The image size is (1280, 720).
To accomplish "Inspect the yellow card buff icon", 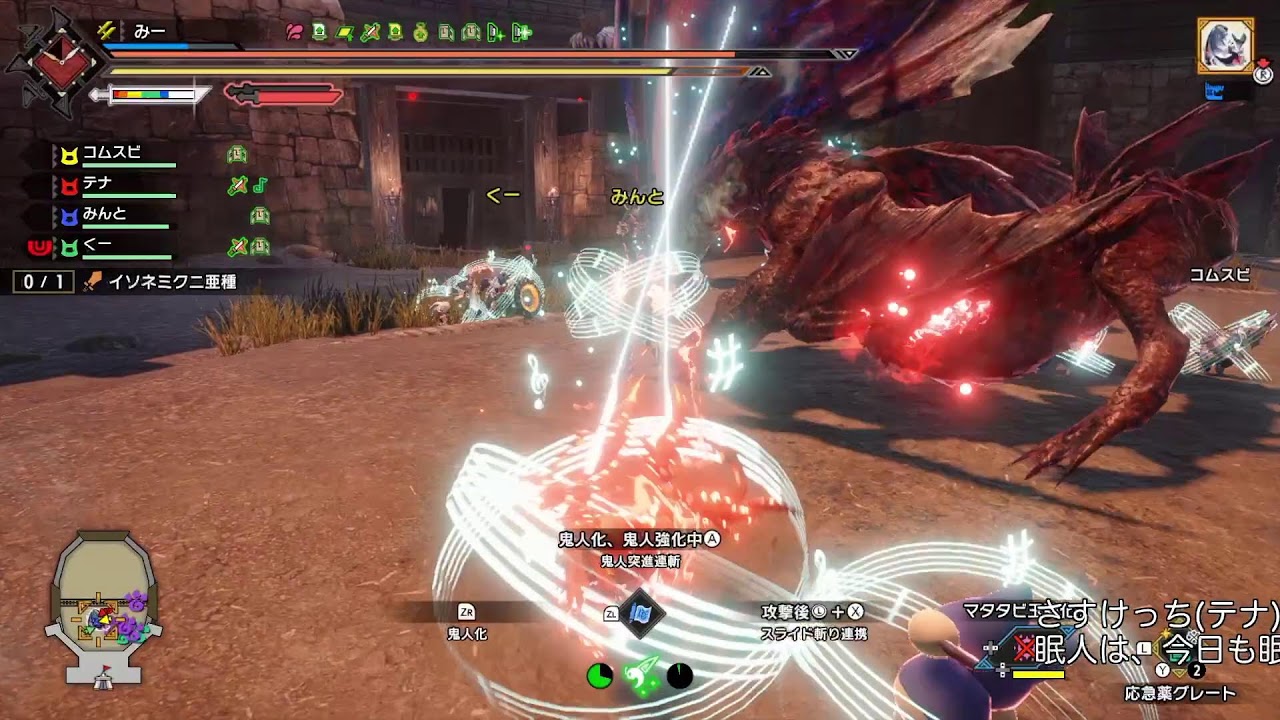I will tap(344, 32).
